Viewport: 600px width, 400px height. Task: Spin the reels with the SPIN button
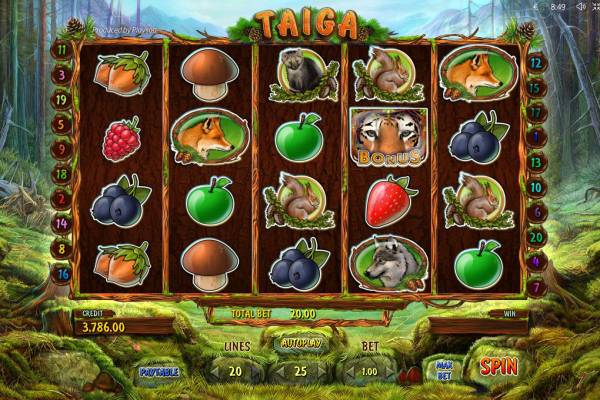497,367
